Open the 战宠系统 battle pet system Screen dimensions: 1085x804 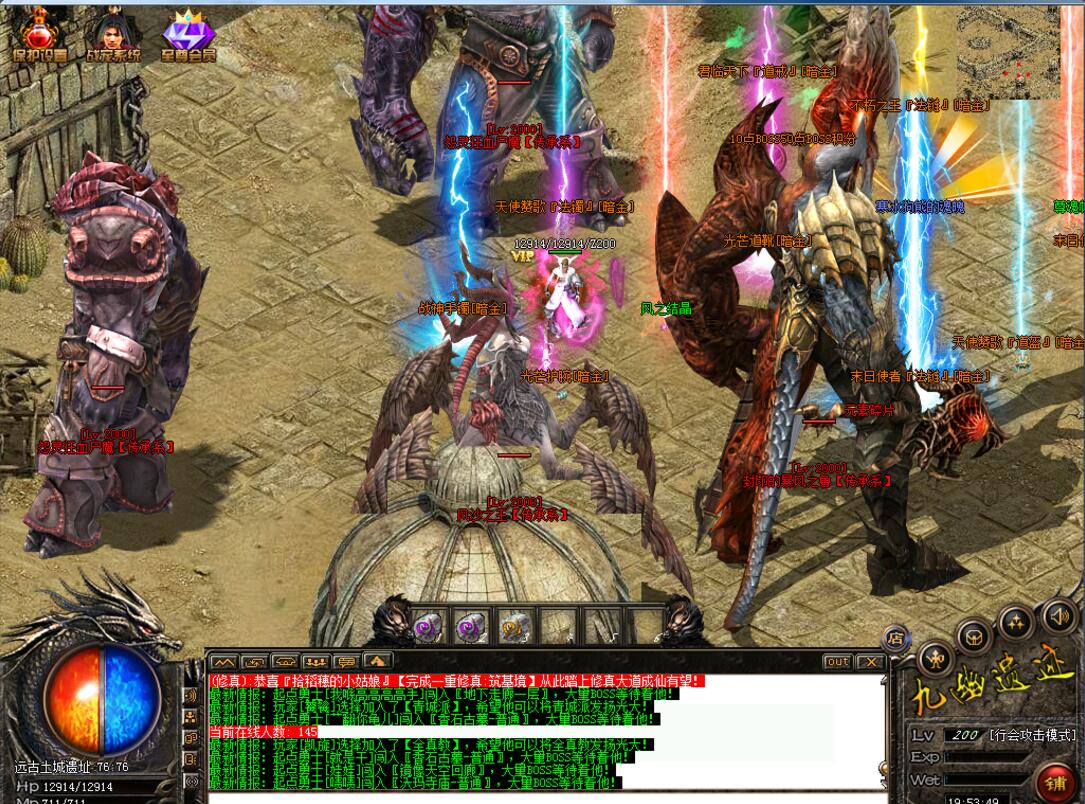click(x=113, y=37)
